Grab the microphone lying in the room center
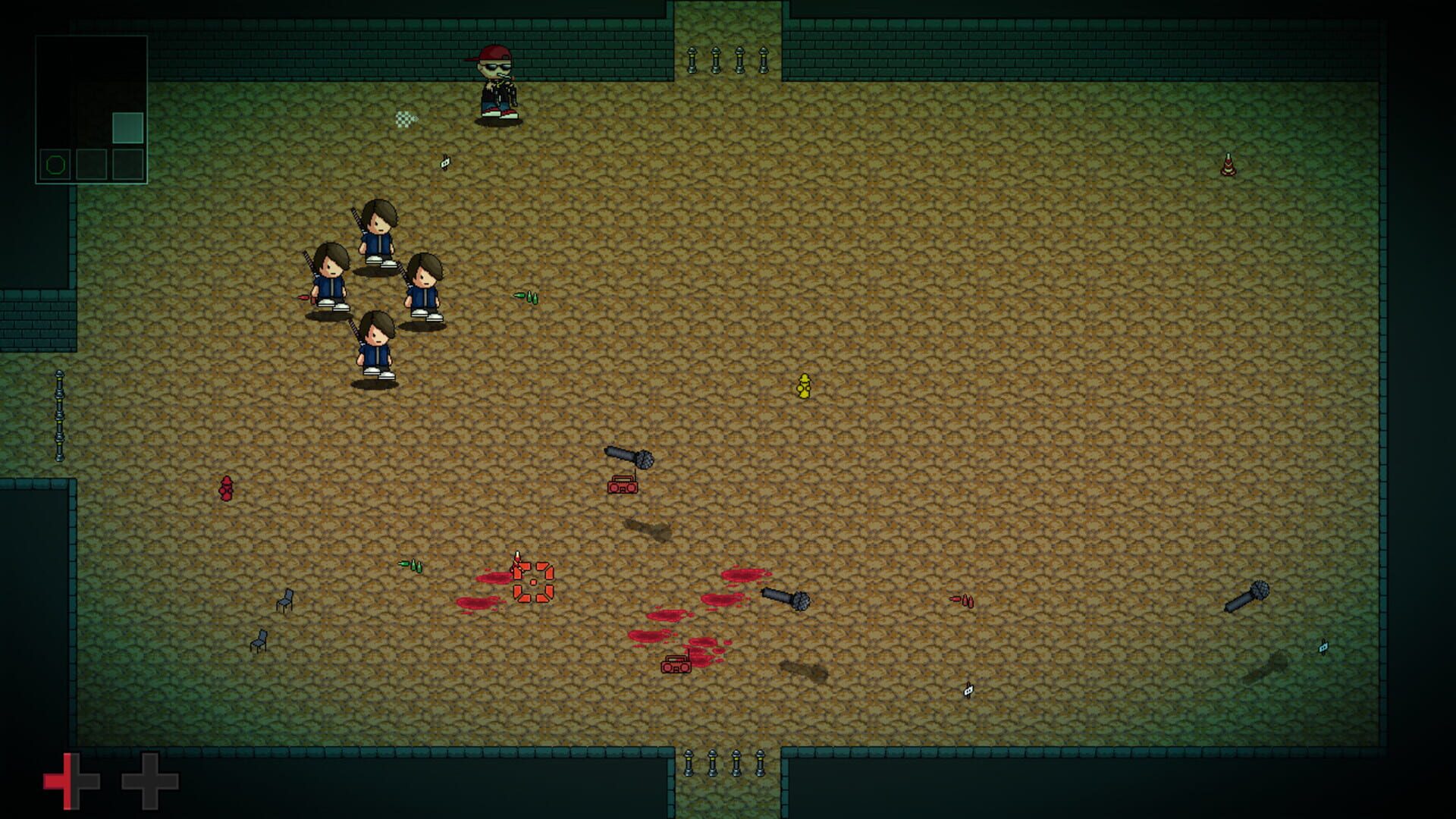The width and height of the screenshot is (1456, 819). click(x=632, y=457)
